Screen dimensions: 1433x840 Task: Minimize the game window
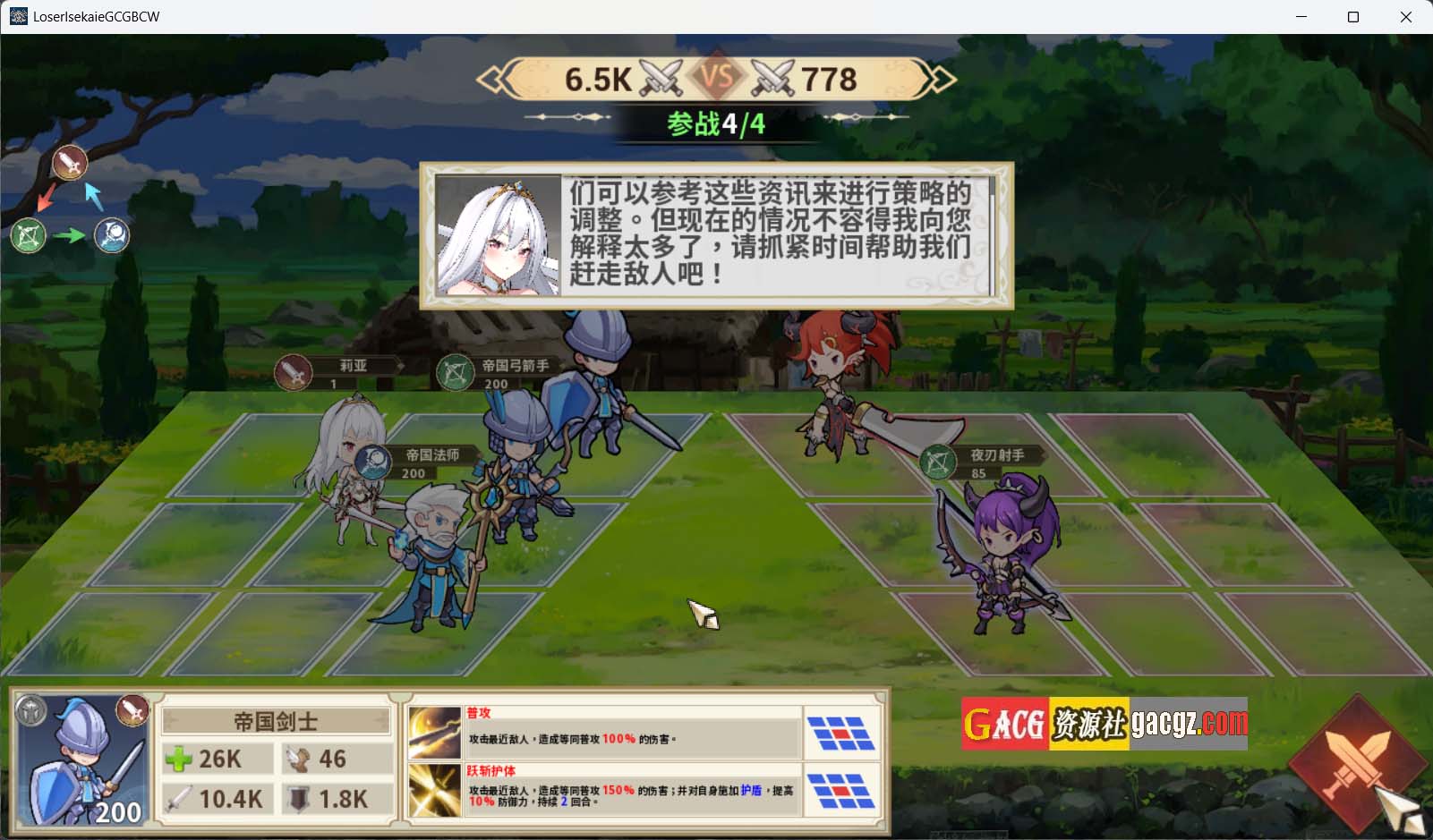pyautogui.click(x=1301, y=17)
